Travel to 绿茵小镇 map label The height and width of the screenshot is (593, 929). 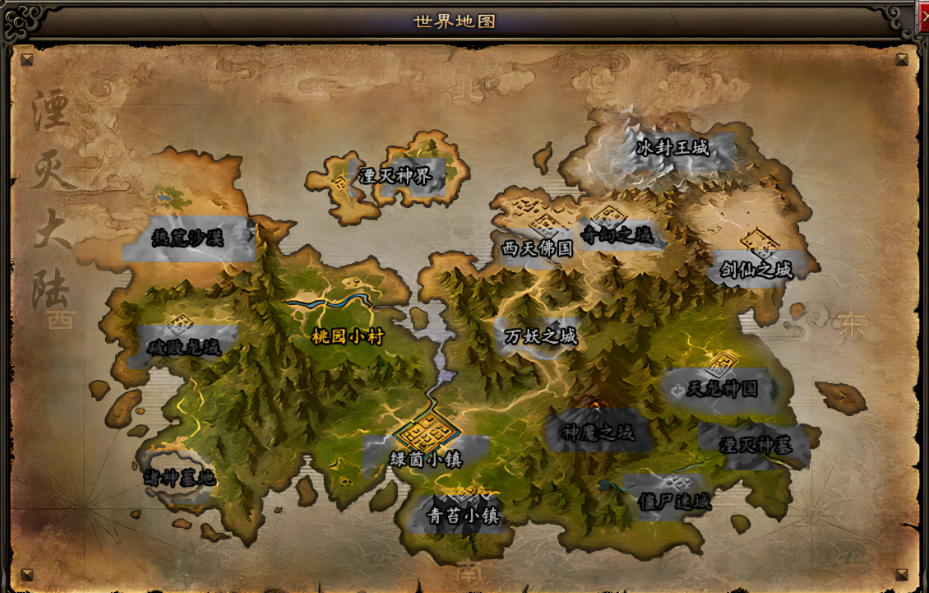pos(426,460)
